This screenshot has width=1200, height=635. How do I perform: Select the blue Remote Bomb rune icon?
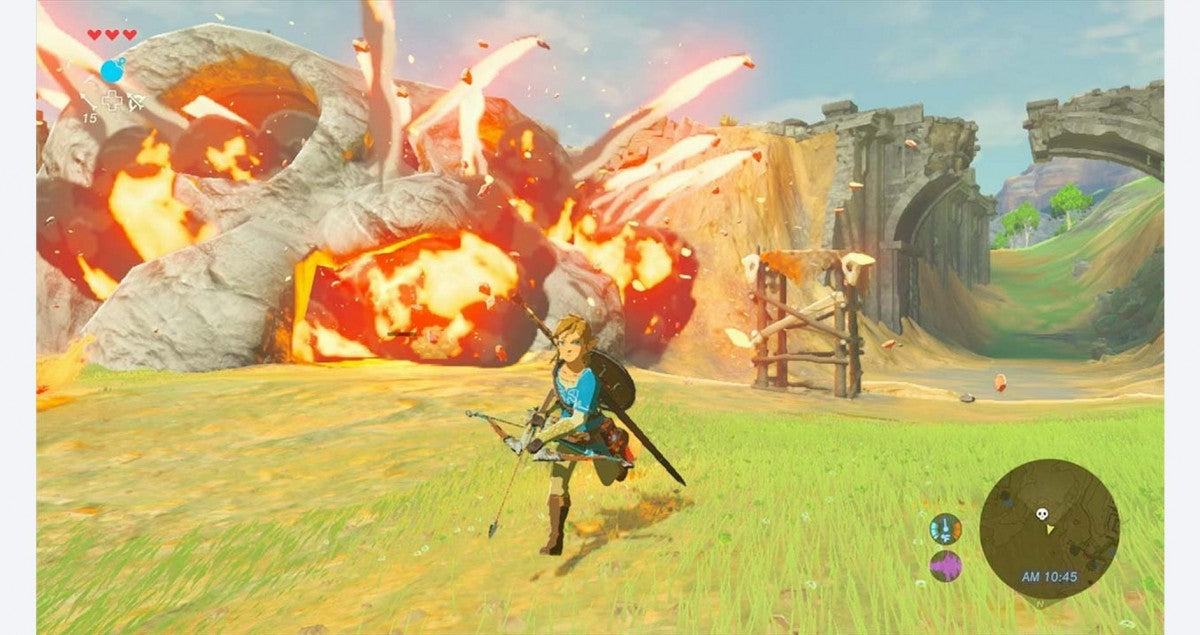click(113, 70)
